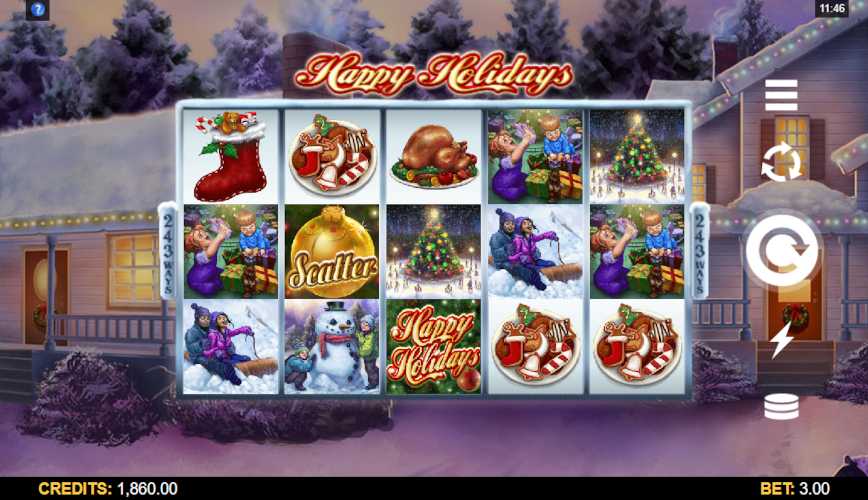868x500 pixels.
Task: Activate the autoplay arrows button
Action: tap(781, 162)
